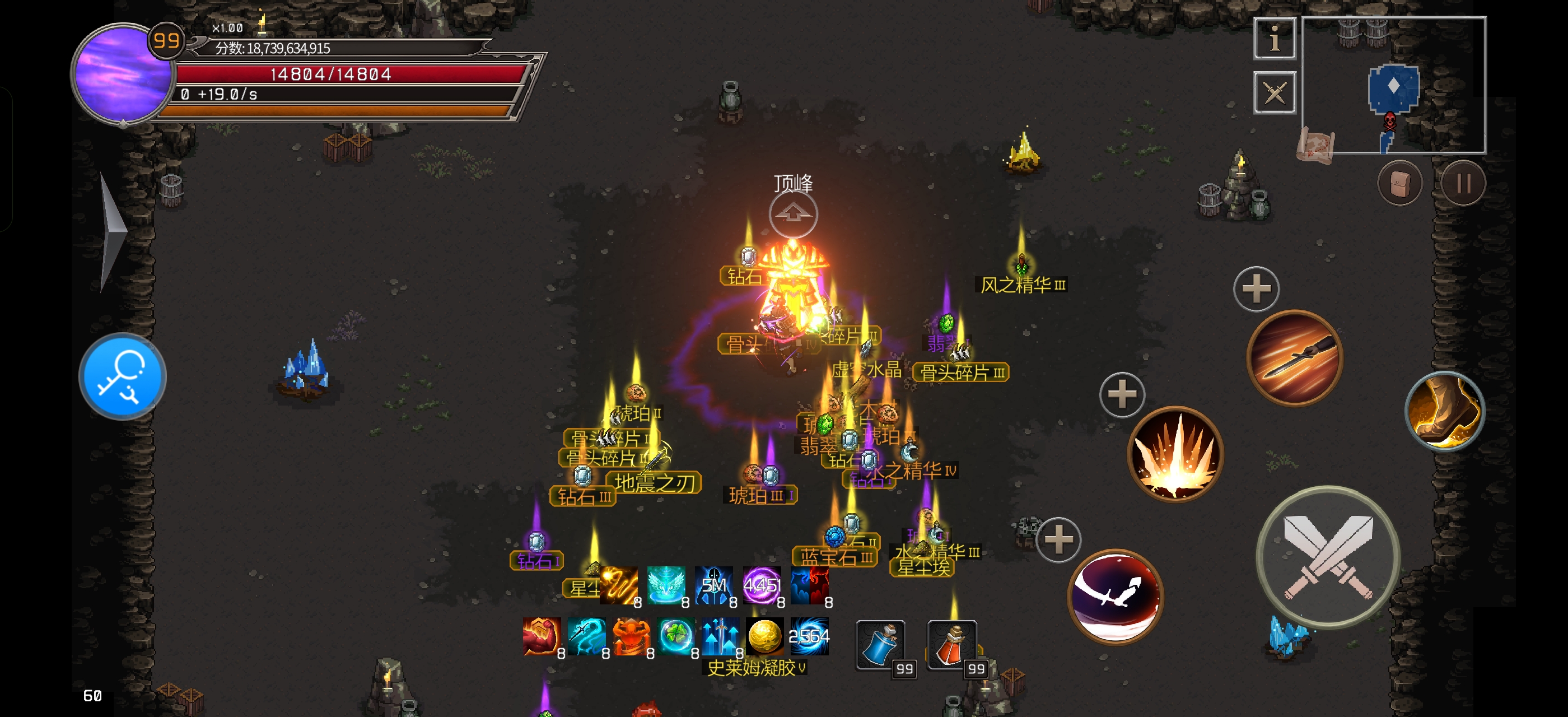Viewport: 1568px width, 717px height.
Task: Open the dungeon minimap
Action: pos(1393,85)
